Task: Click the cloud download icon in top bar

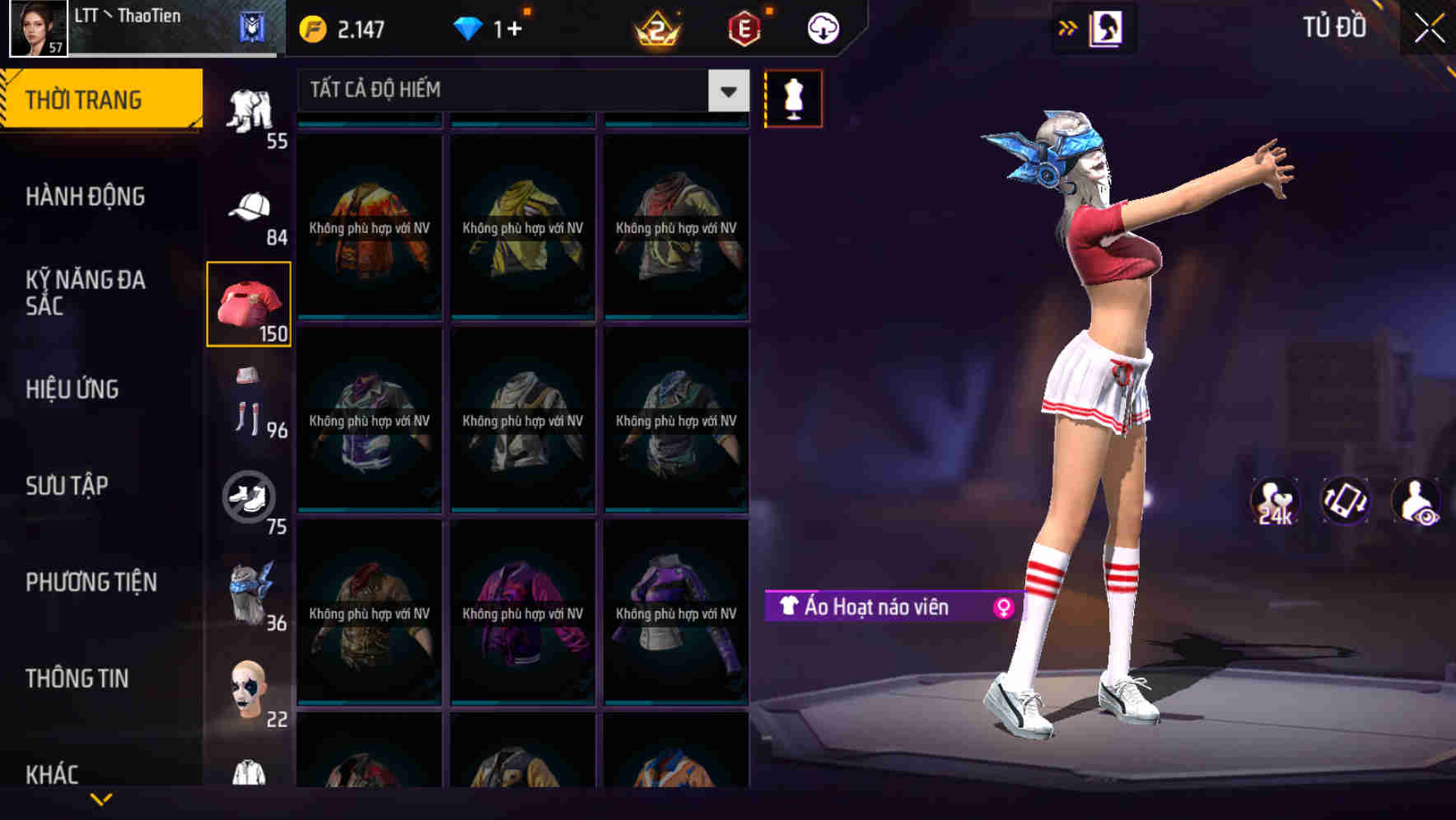Action: [x=823, y=27]
